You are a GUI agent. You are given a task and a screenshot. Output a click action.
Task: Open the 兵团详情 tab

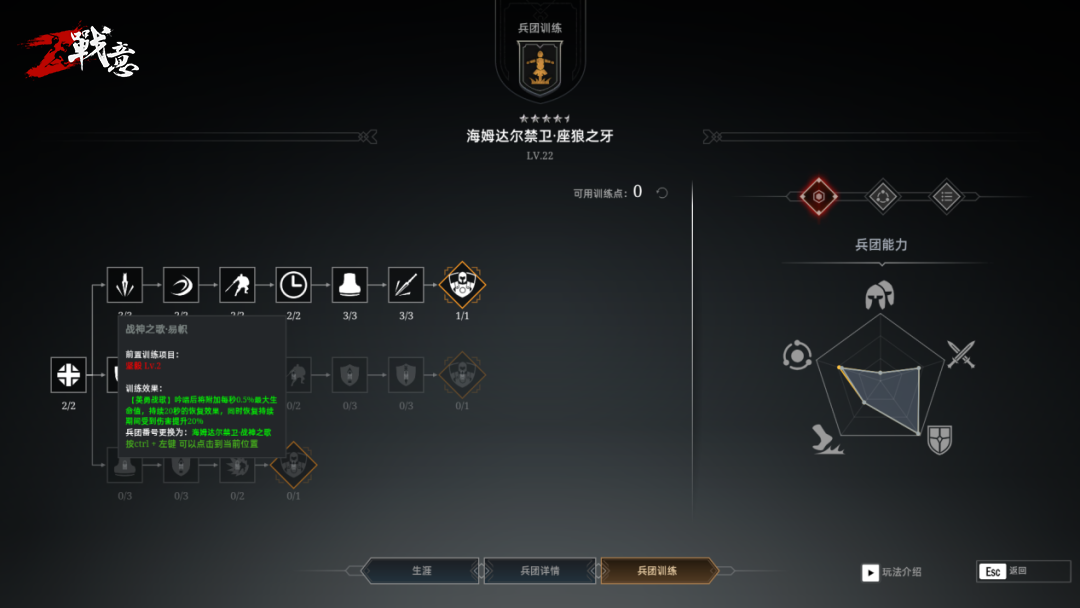click(540, 571)
